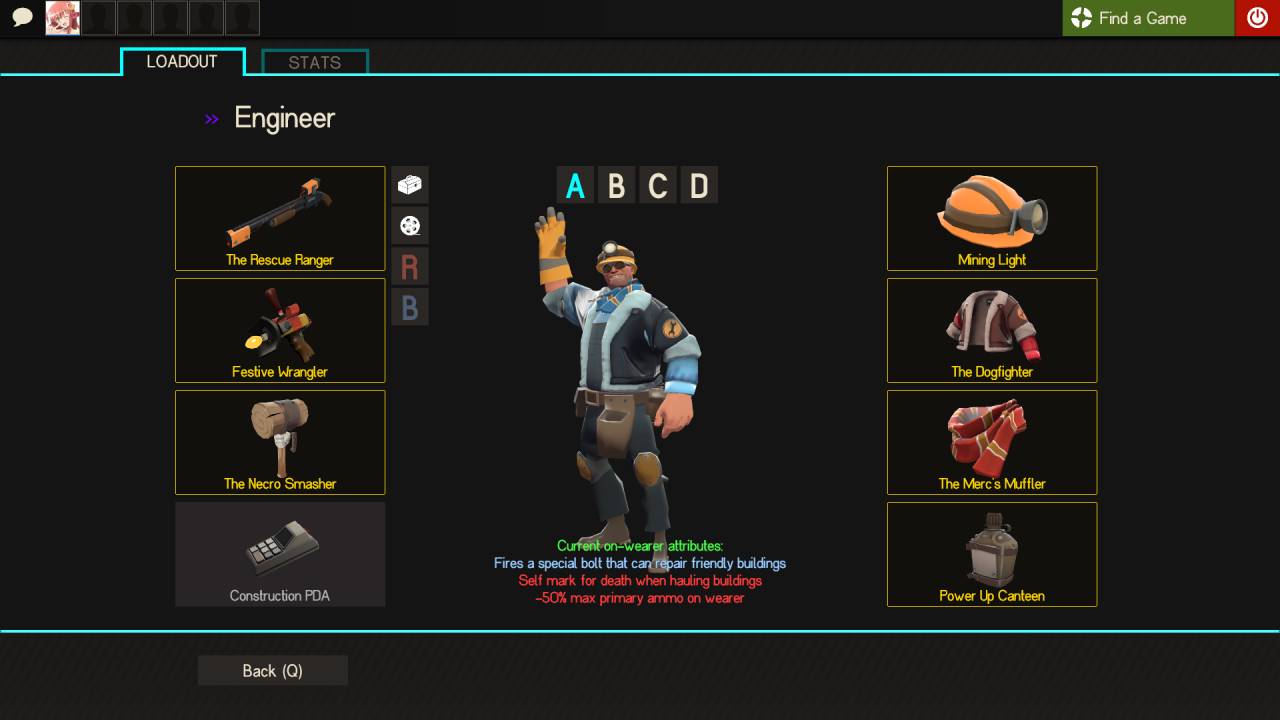
Task: Open the Rescue Ranger weapon slot
Action: [x=280, y=218]
